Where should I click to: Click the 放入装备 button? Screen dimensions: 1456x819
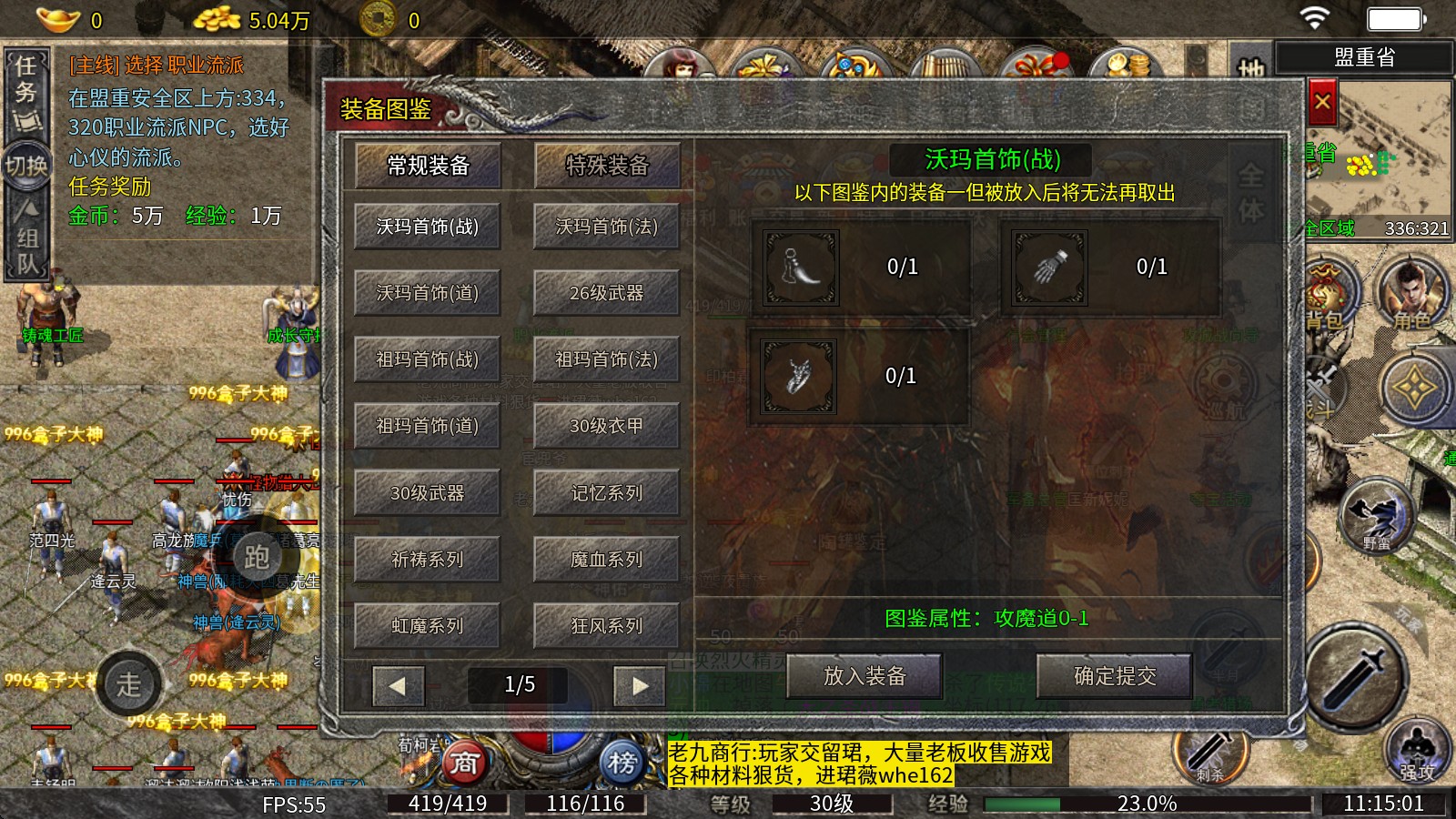(864, 676)
